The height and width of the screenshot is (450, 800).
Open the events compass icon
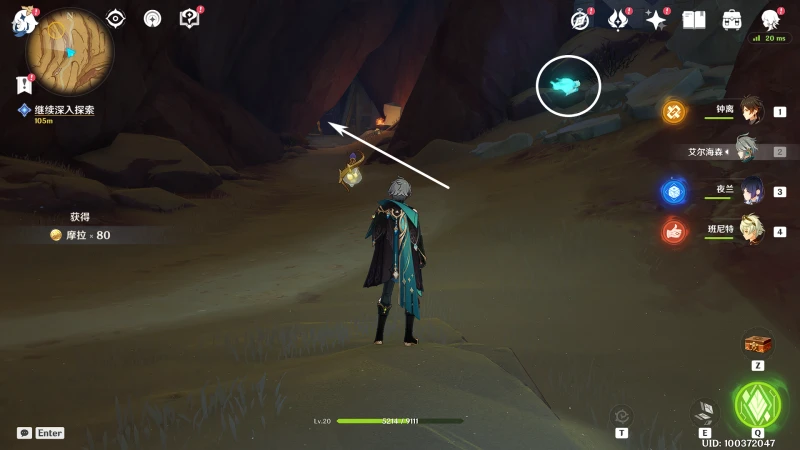pos(581,19)
